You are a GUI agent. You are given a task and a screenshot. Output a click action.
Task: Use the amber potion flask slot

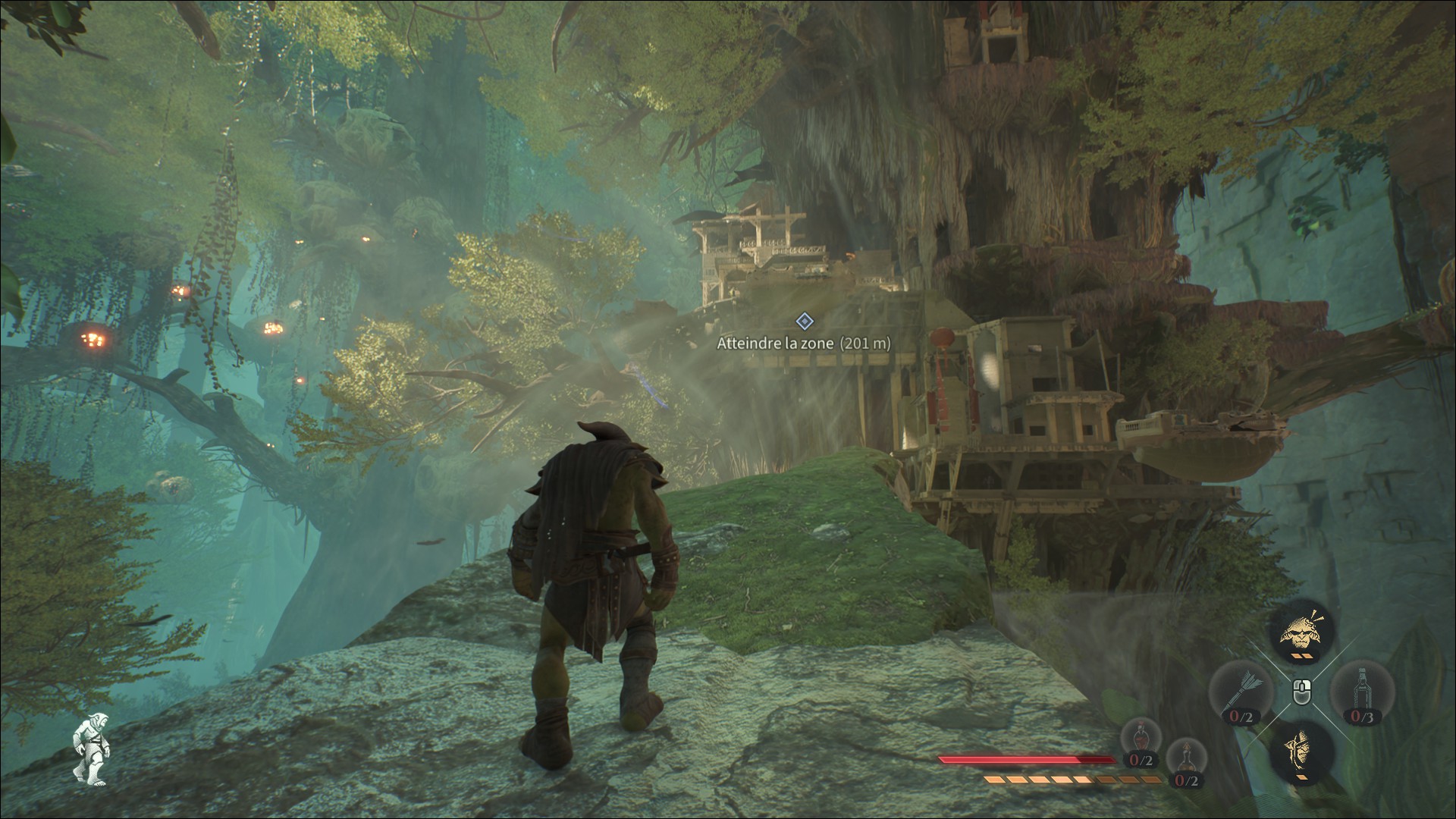(1185, 763)
